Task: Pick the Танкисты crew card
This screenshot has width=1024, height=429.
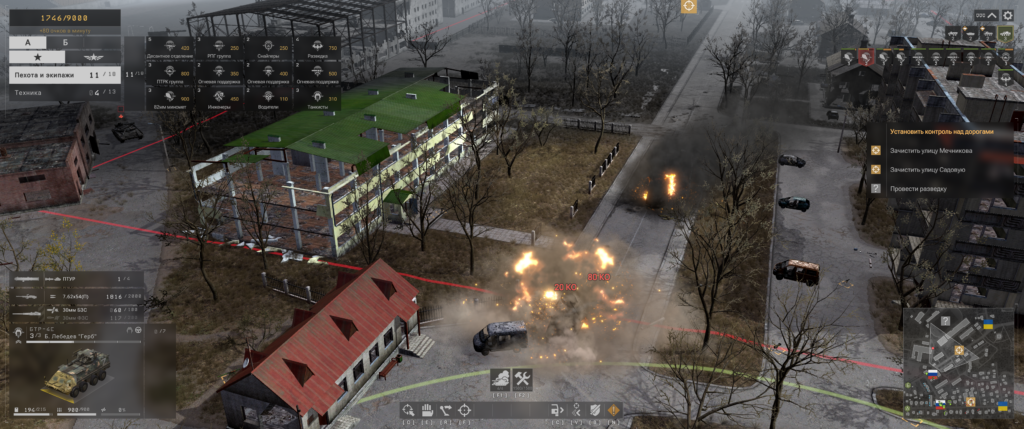Action: coord(316,99)
